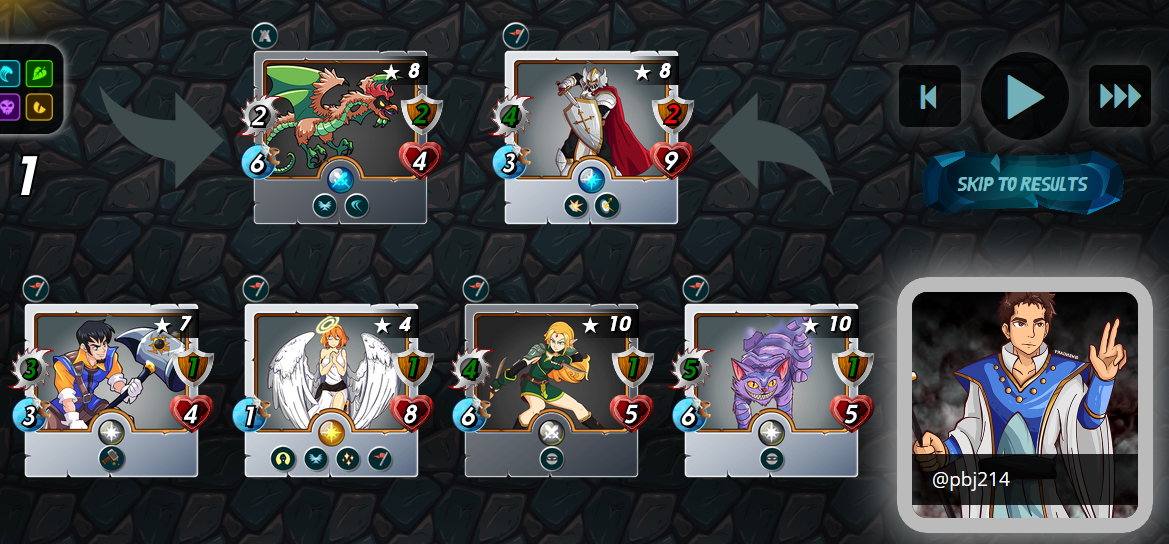Viewport: 1169px width, 544px height.
Task: Play the battle animation
Action: click(1024, 96)
